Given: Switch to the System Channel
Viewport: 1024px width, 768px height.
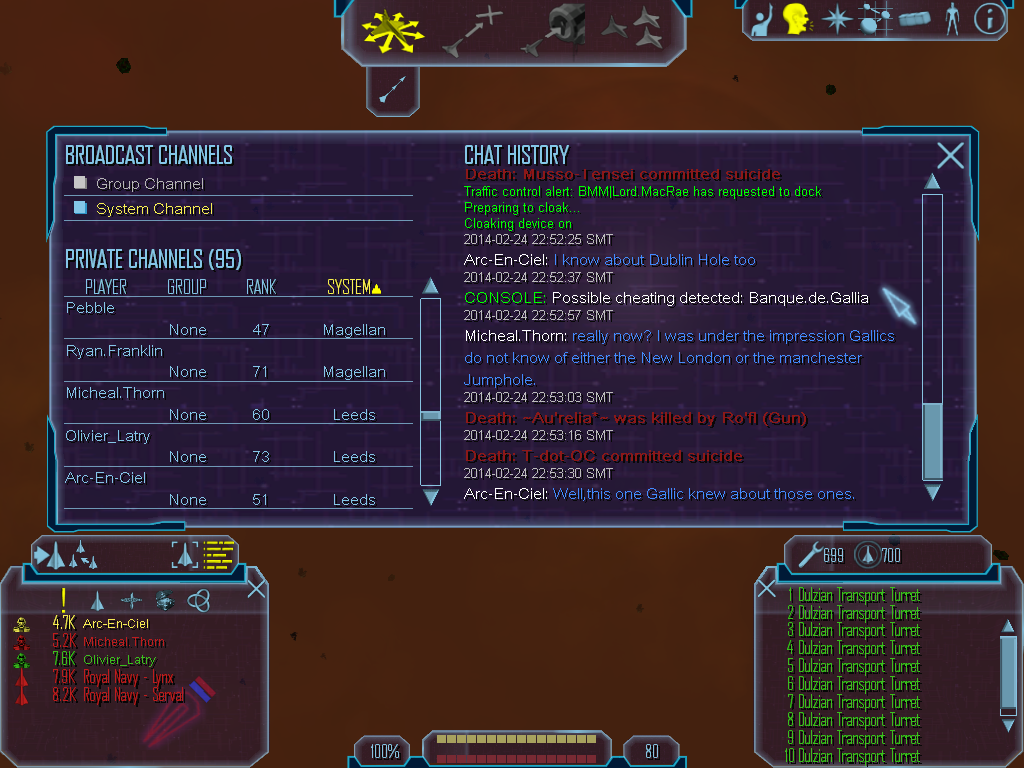Looking at the screenshot, I should [154, 209].
